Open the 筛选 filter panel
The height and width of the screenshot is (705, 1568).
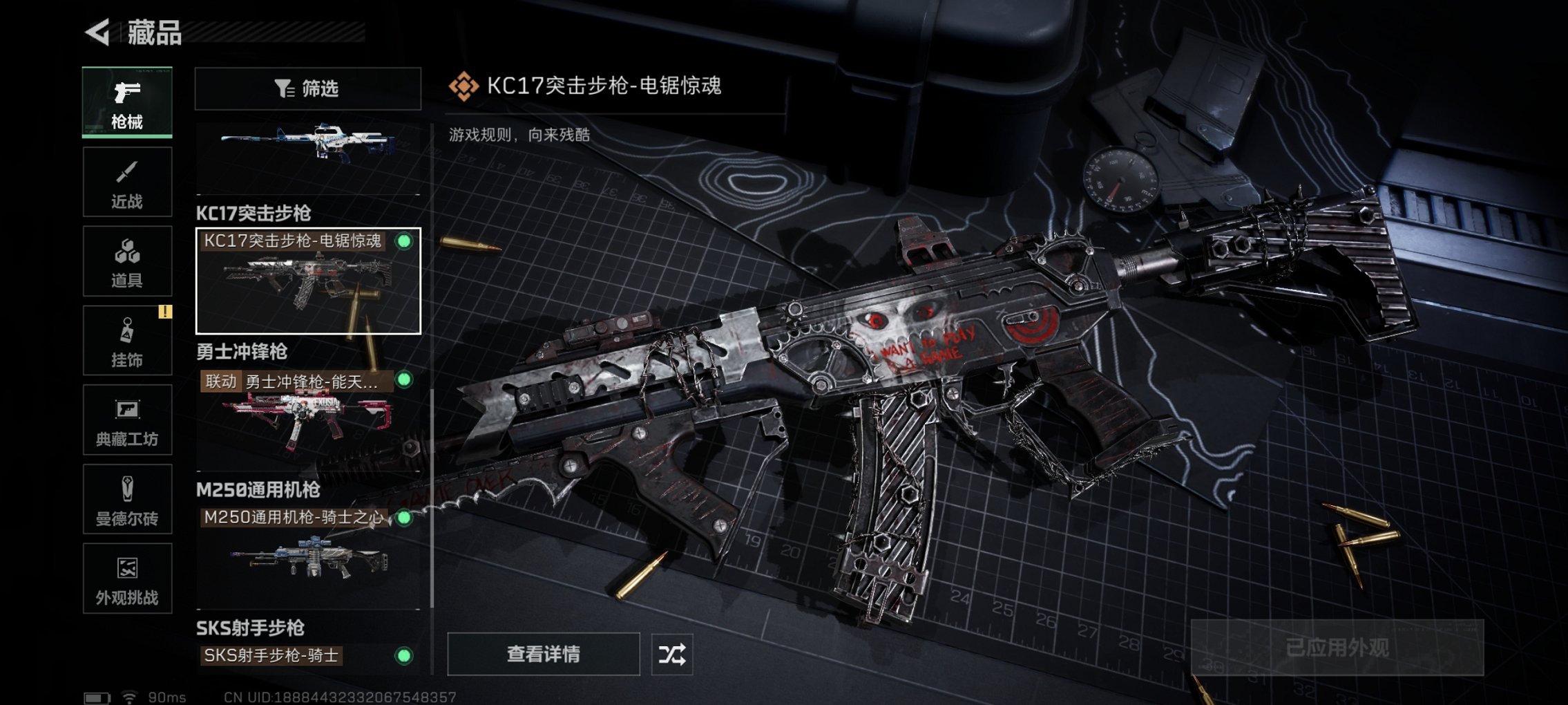coord(307,88)
